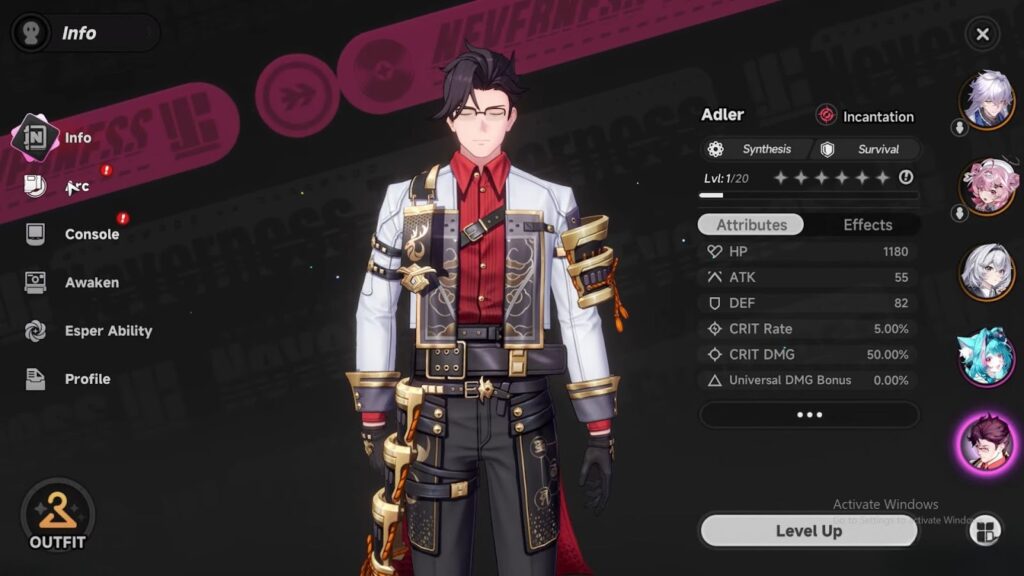Expand more attributes with the three-dot button
The width and height of the screenshot is (1024, 576).
pos(808,414)
